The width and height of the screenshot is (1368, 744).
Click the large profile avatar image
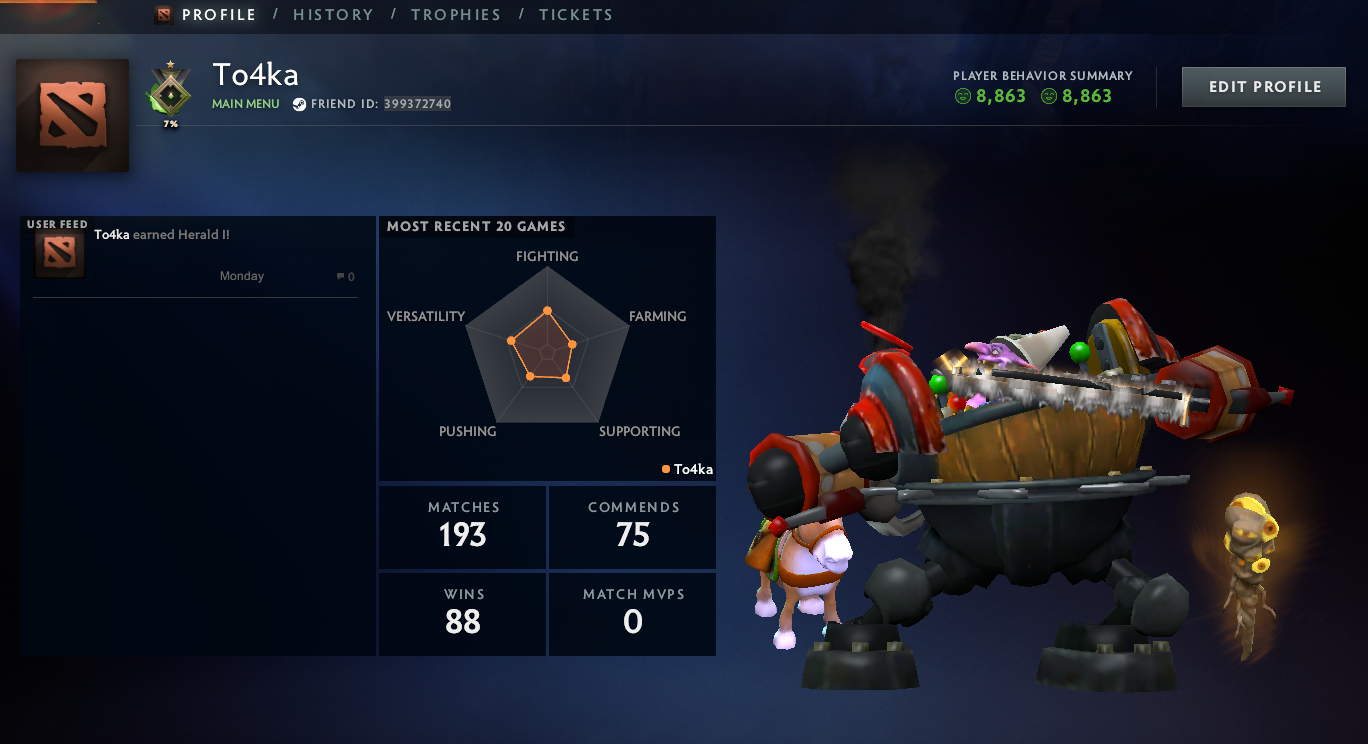(72, 115)
